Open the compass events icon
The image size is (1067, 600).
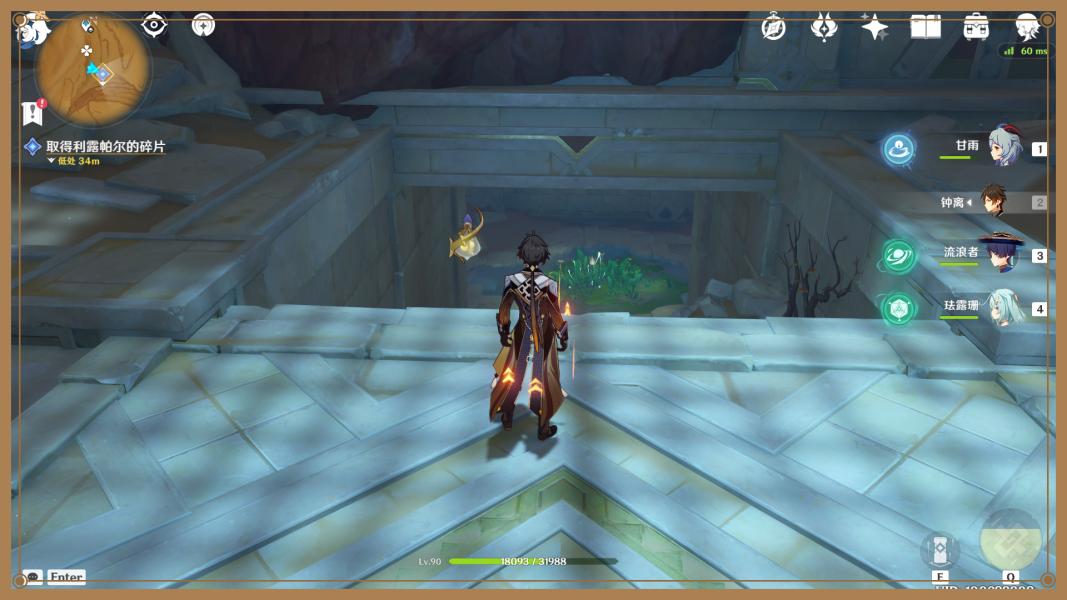tap(773, 28)
